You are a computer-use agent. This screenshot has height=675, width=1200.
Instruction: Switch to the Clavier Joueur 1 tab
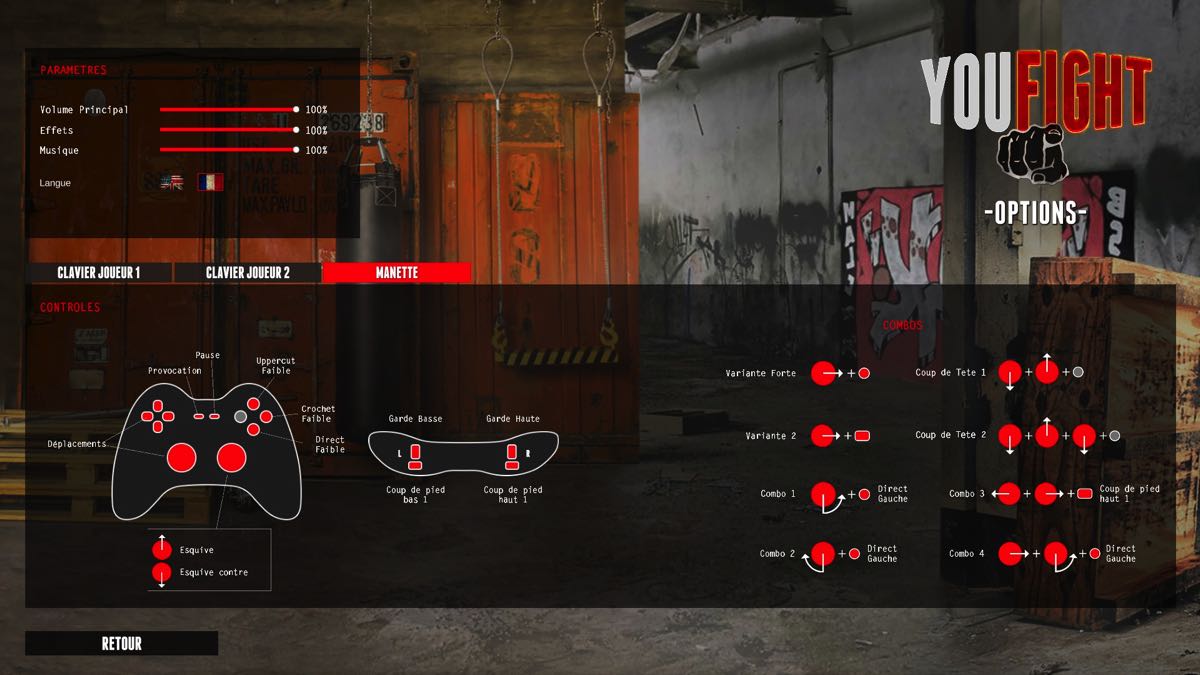[99, 272]
